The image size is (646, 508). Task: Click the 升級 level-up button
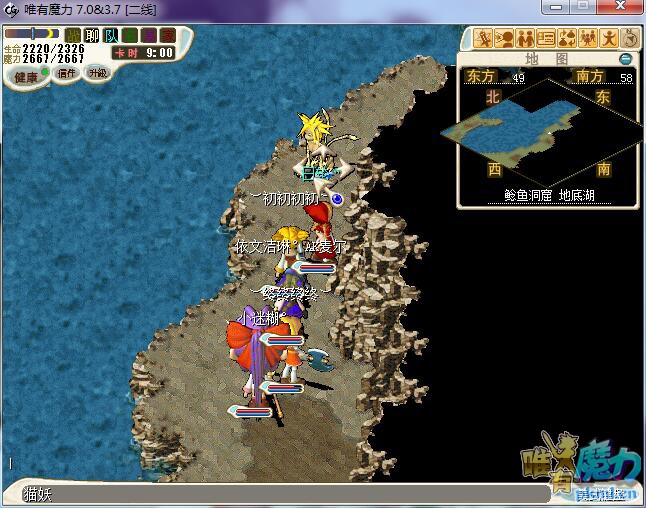click(97, 73)
